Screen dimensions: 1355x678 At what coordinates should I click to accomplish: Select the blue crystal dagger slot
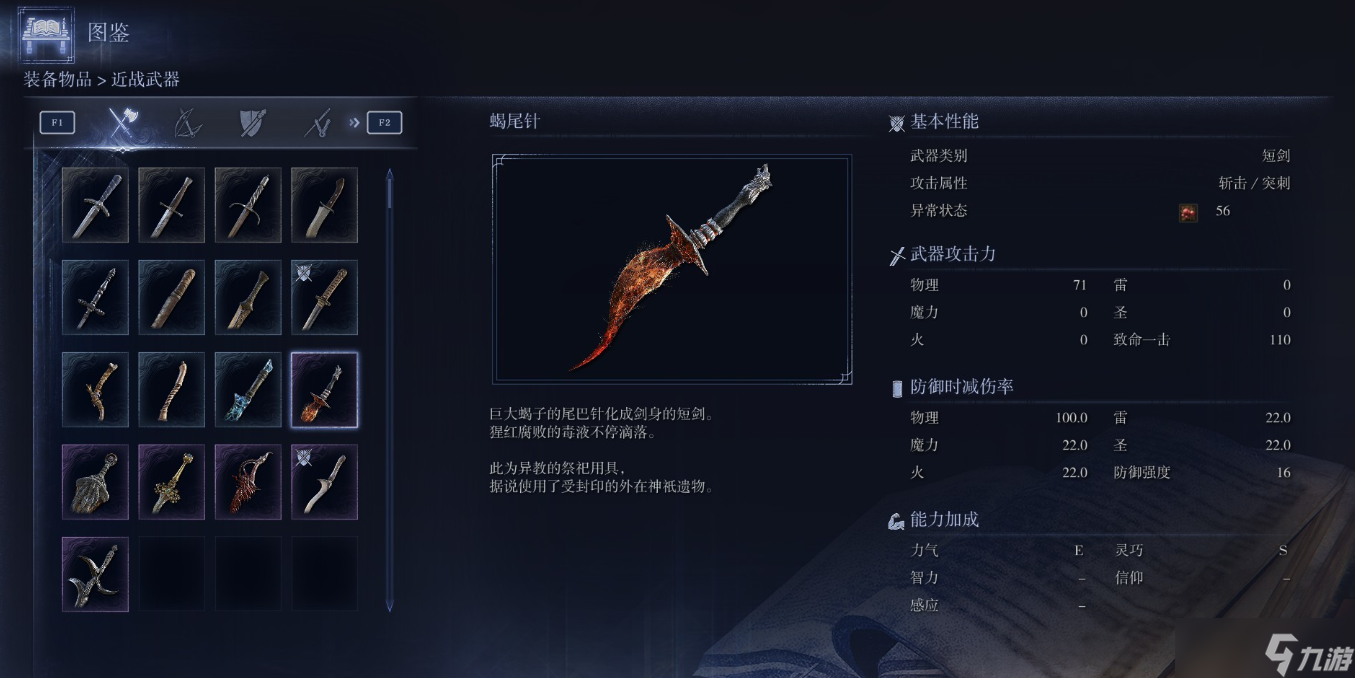tap(248, 389)
